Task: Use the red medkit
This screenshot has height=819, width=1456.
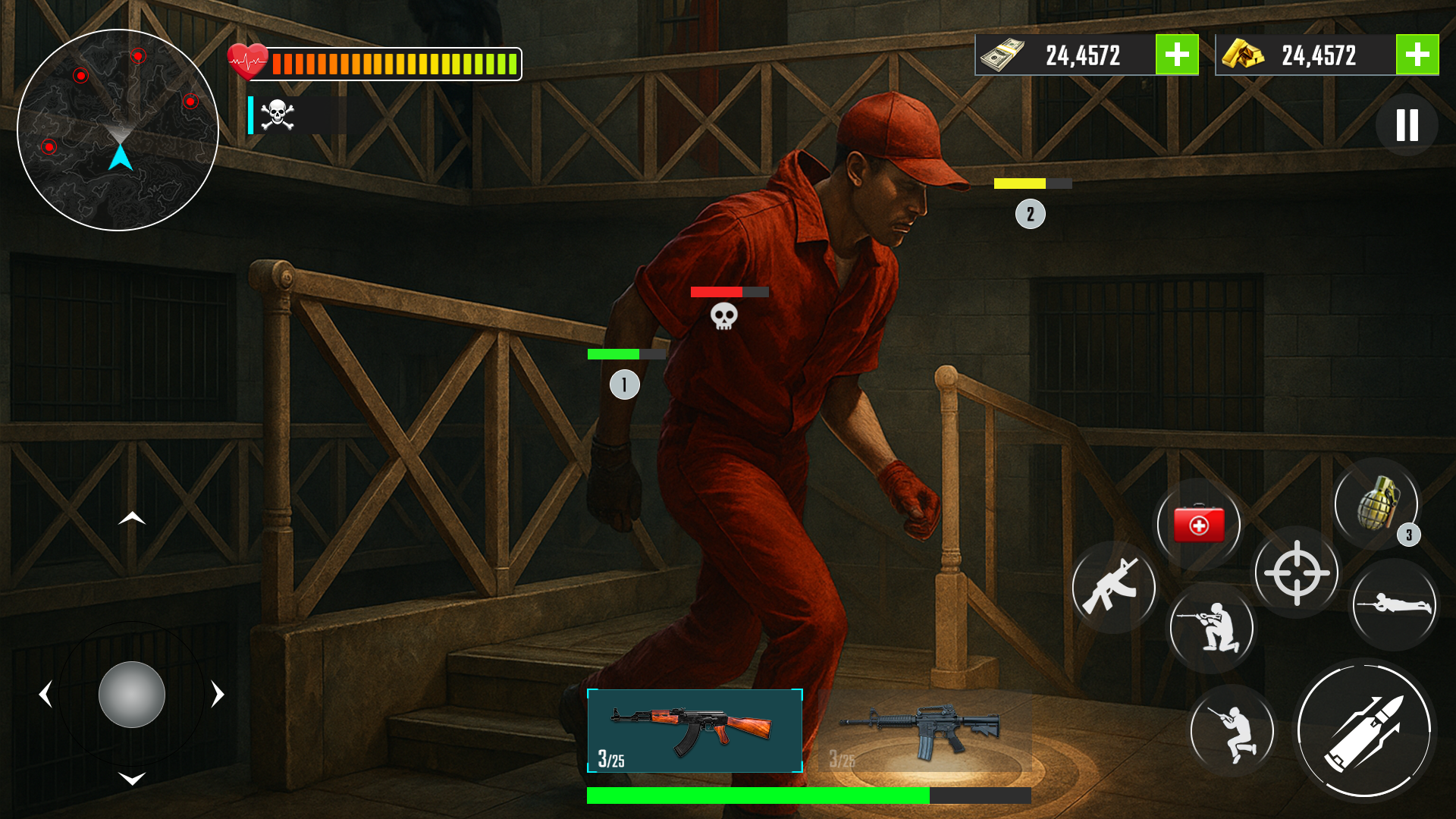Action: [x=1198, y=524]
